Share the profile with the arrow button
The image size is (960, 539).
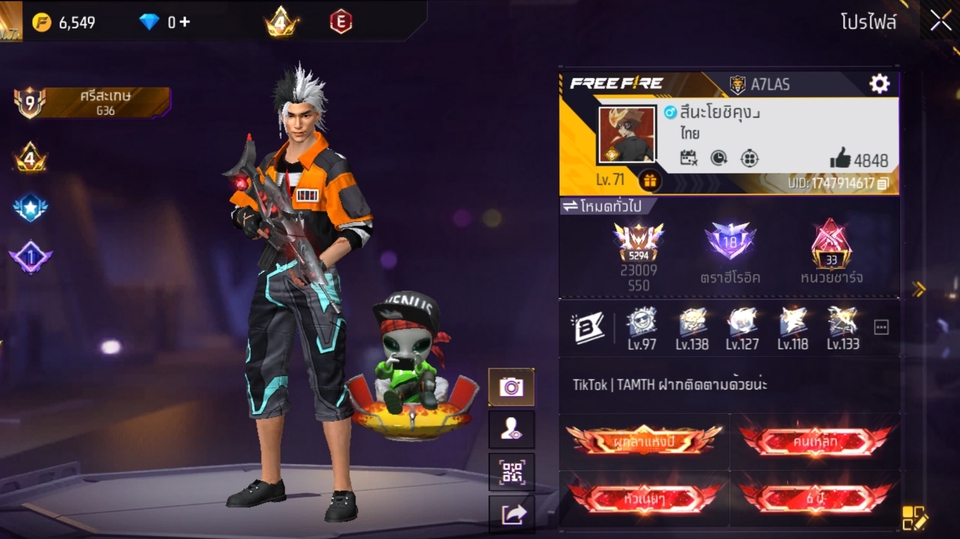coord(511,514)
